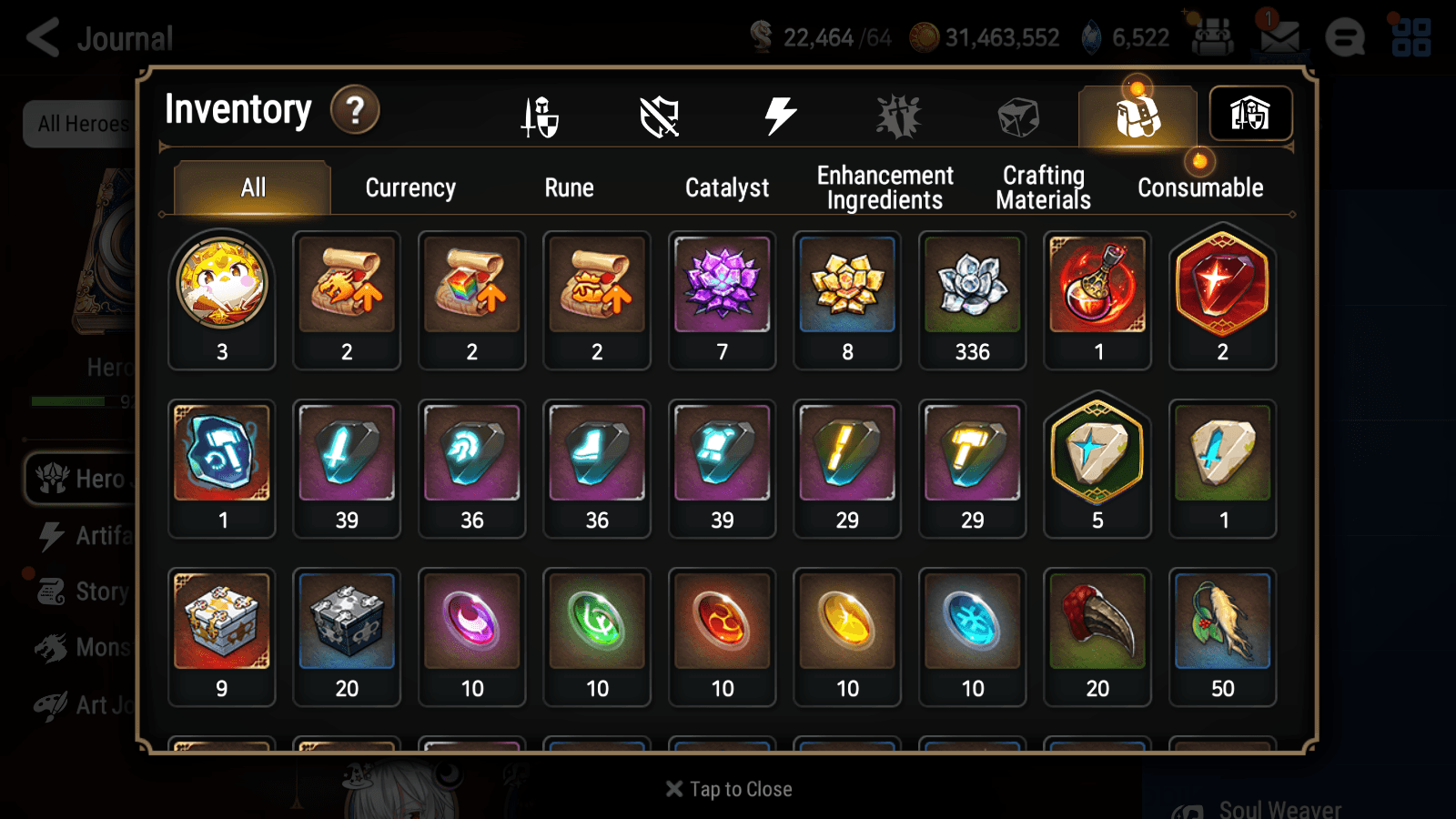
Task: Select the Consumable tab
Action: pos(1199,187)
